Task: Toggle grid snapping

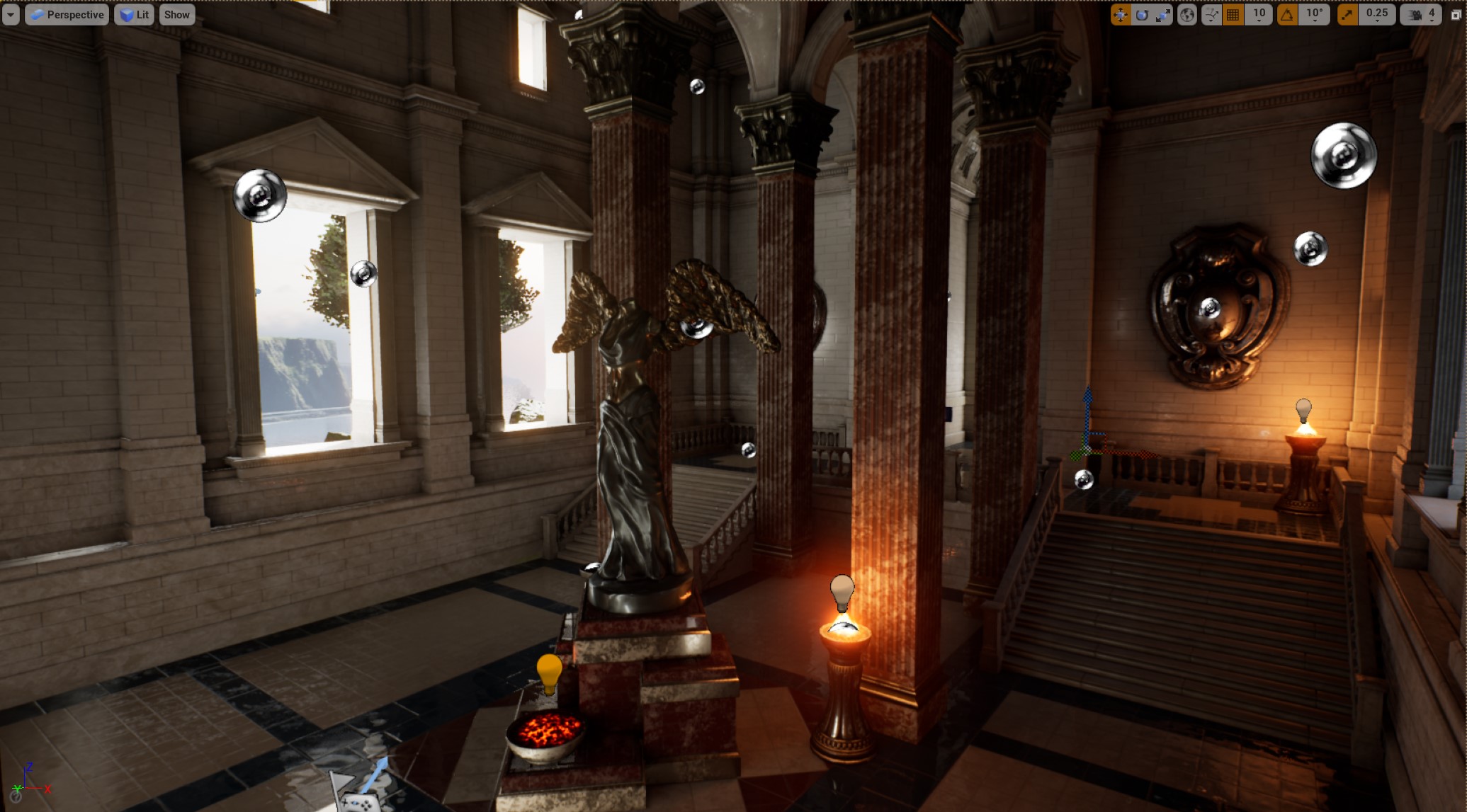Action: pyautogui.click(x=1232, y=14)
